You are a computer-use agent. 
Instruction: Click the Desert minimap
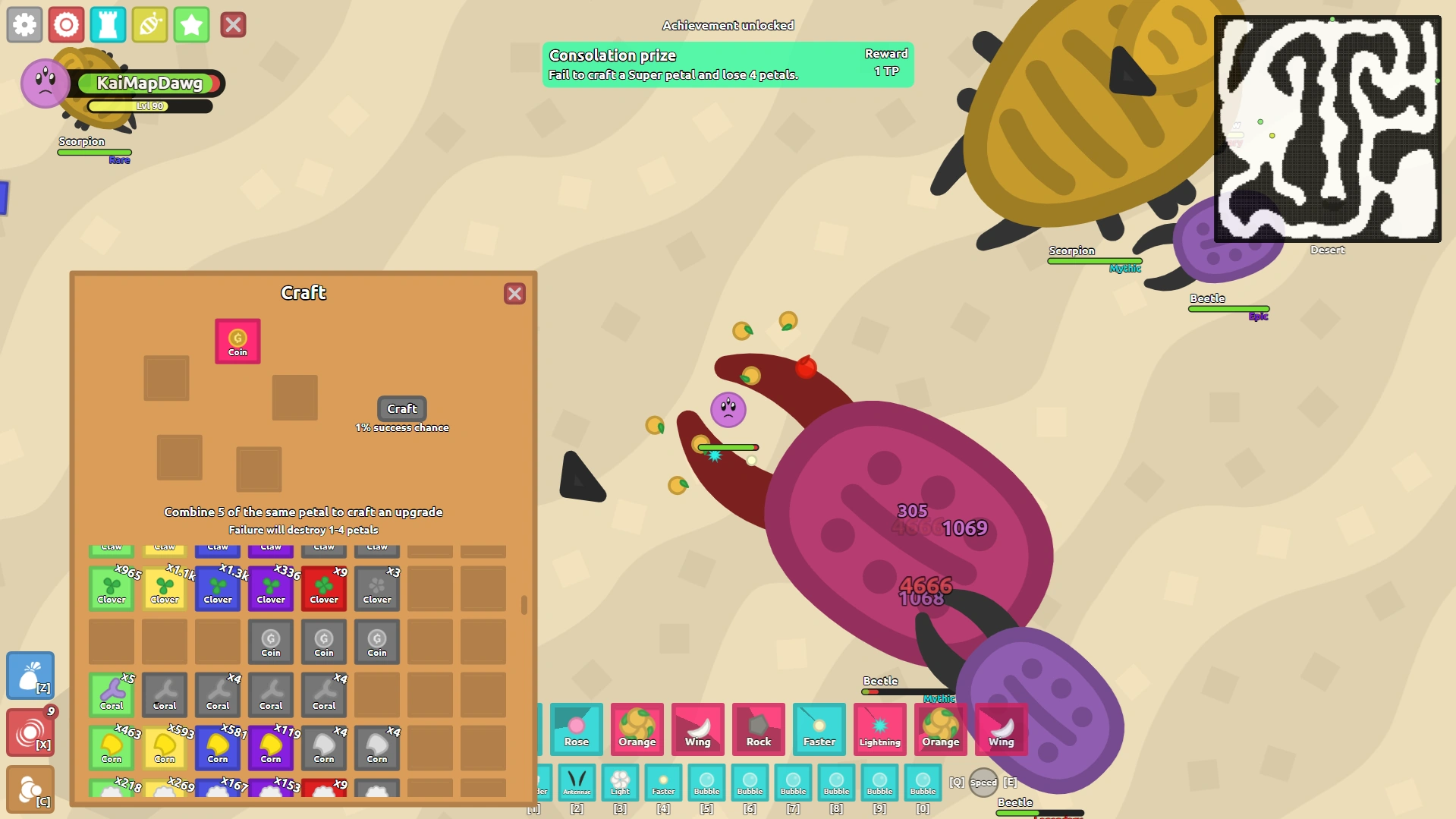(x=1328, y=129)
